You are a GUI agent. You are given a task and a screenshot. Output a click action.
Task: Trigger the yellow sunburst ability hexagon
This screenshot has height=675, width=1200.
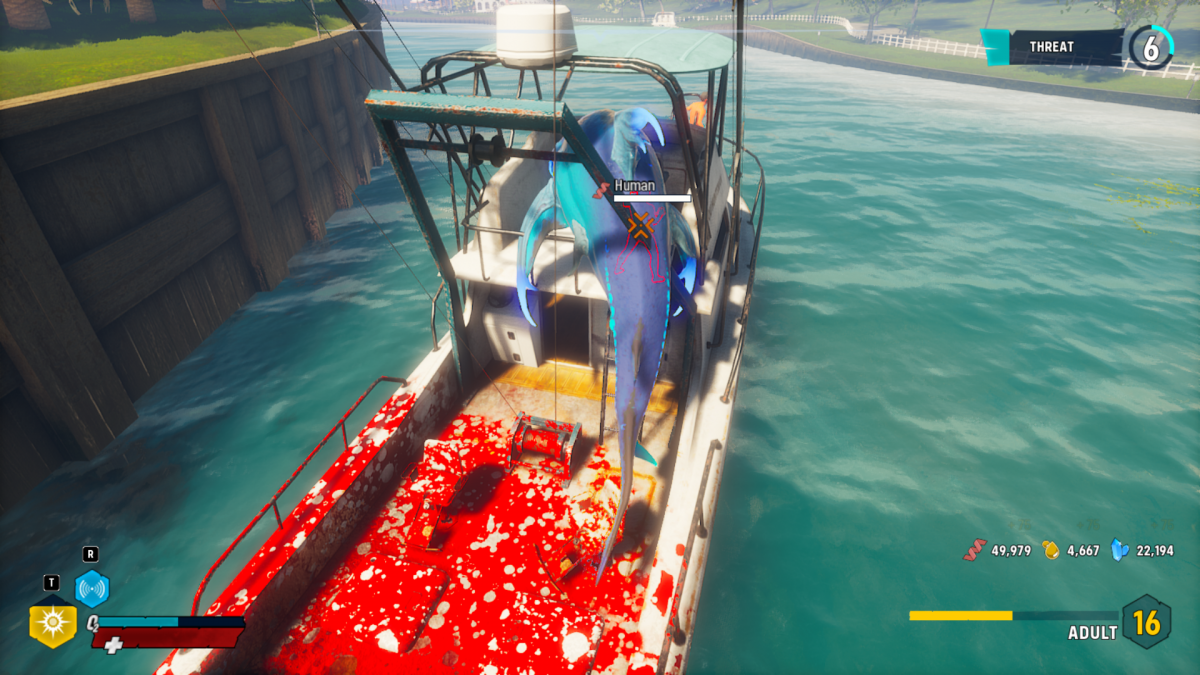tap(53, 623)
